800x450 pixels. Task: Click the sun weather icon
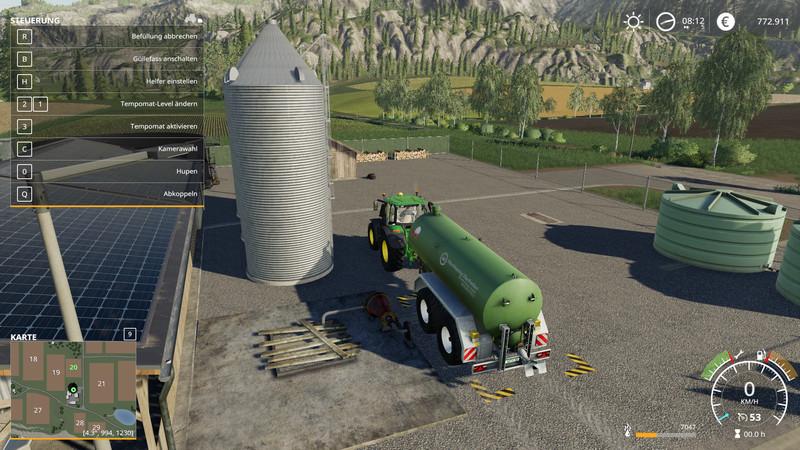[633, 21]
